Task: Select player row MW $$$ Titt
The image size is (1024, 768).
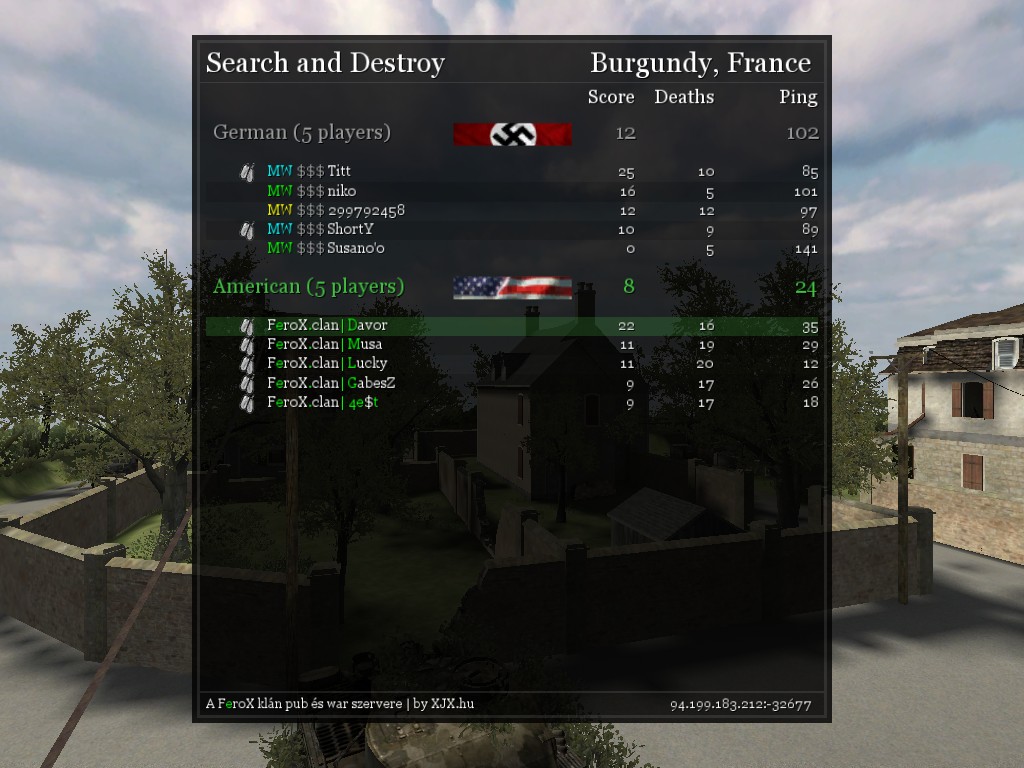Action: click(x=309, y=172)
